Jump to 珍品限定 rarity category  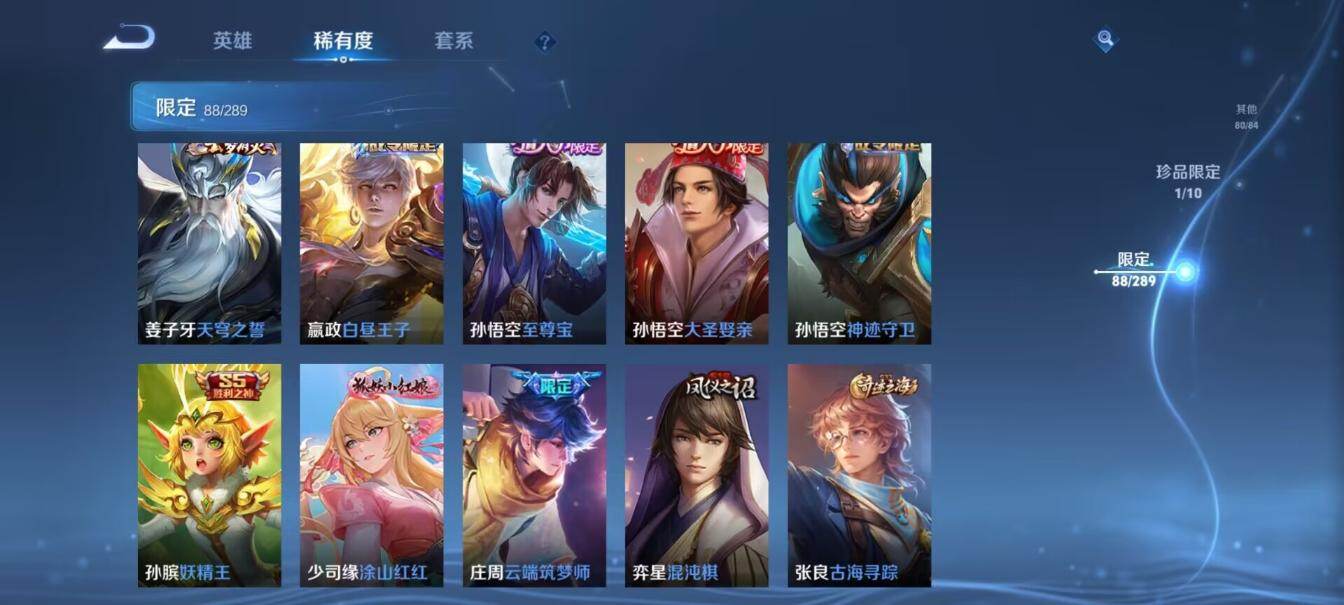(1188, 180)
